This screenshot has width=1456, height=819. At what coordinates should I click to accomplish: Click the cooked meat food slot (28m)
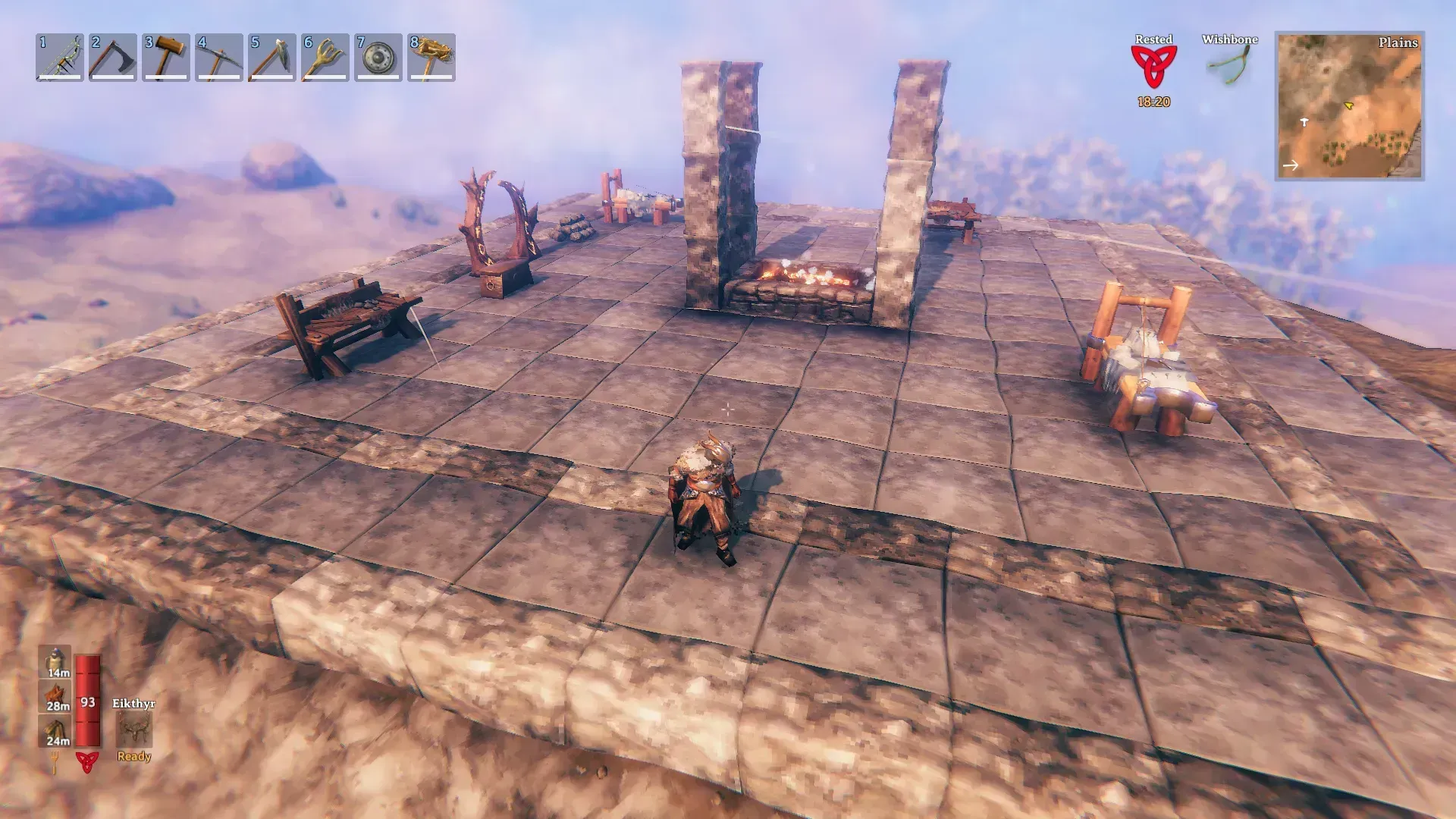pyautogui.click(x=55, y=696)
